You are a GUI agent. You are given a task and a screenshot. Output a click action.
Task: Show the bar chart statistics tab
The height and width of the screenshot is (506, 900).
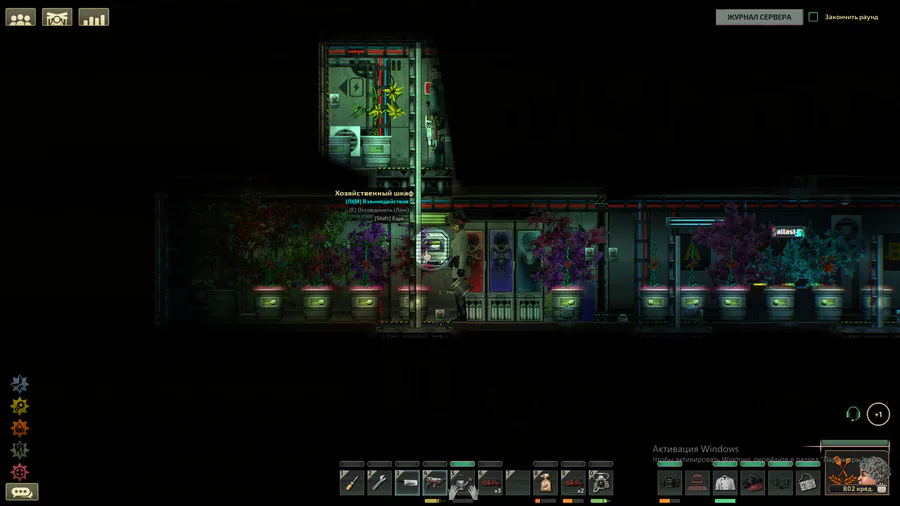click(x=94, y=17)
